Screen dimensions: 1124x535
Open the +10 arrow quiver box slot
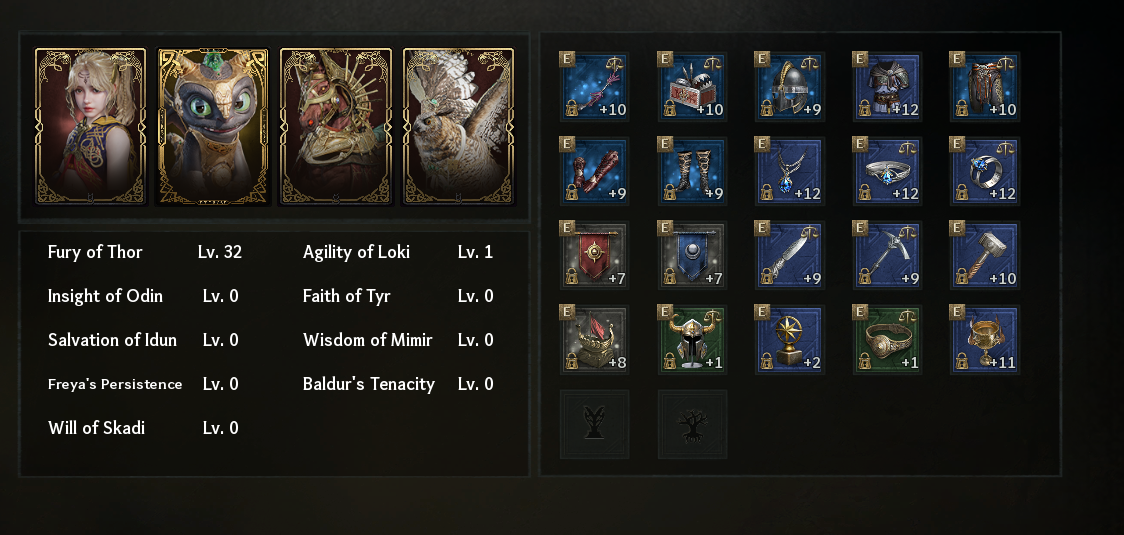point(692,87)
